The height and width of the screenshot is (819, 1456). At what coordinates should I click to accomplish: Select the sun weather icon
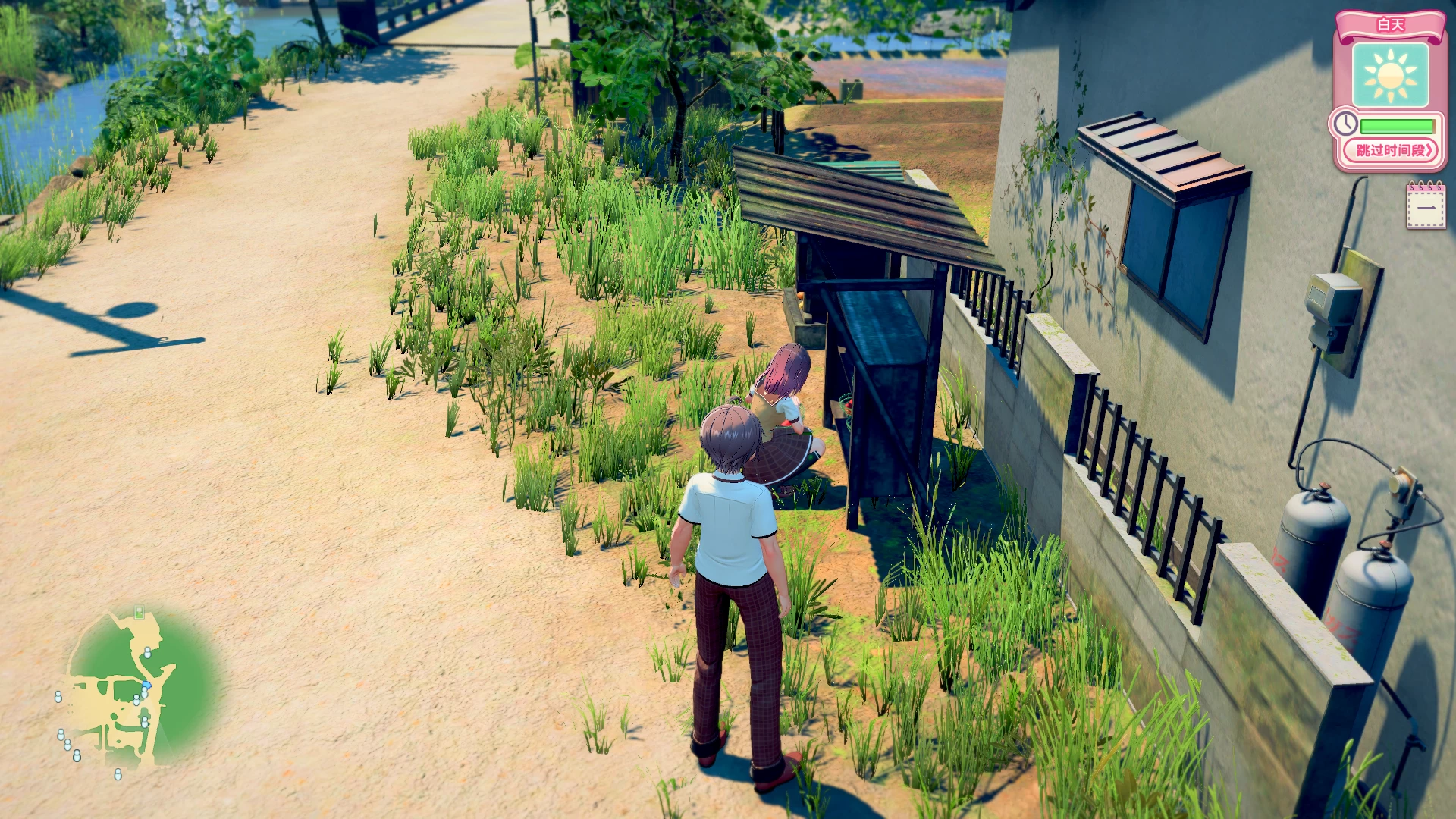point(1390,75)
